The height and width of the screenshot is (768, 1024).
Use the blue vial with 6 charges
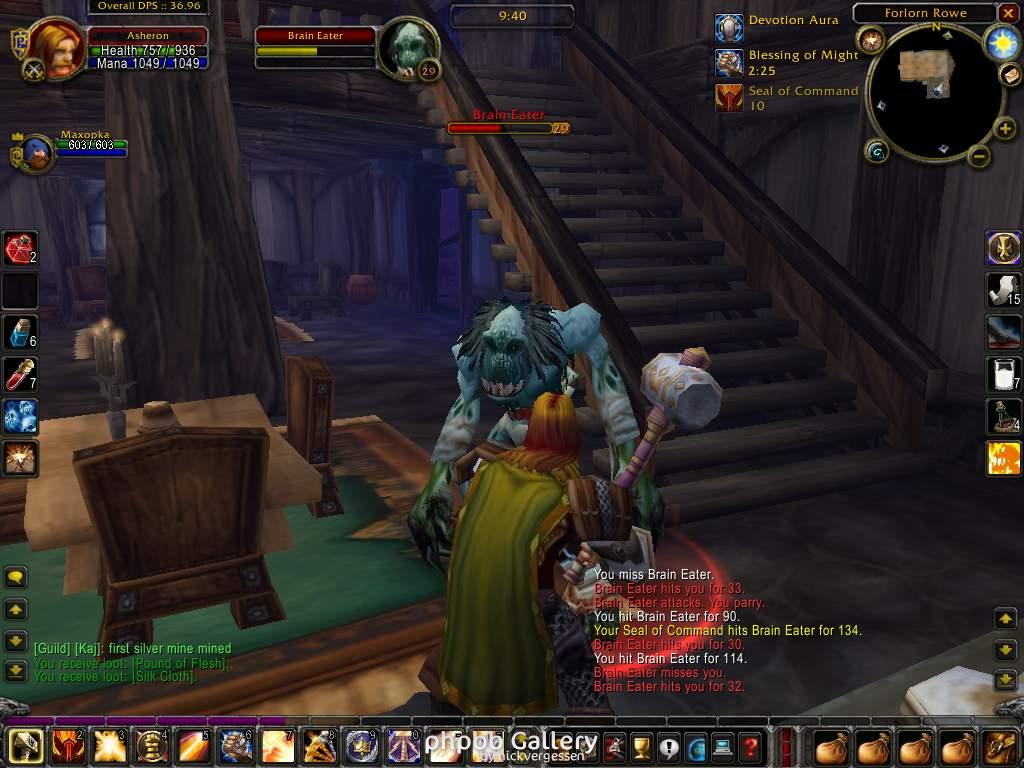[20, 331]
